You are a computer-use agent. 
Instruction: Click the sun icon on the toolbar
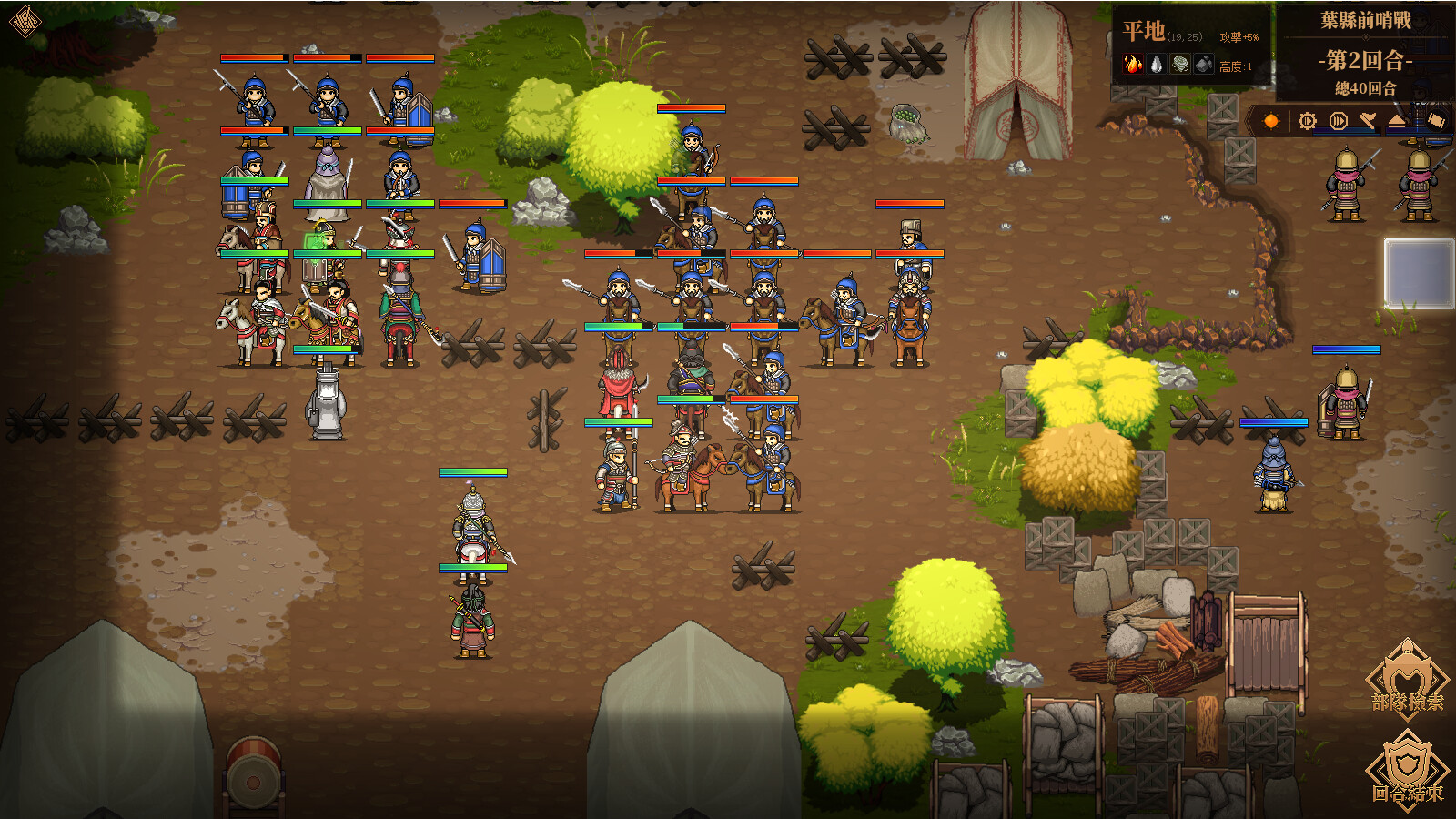pos(1270,120)
